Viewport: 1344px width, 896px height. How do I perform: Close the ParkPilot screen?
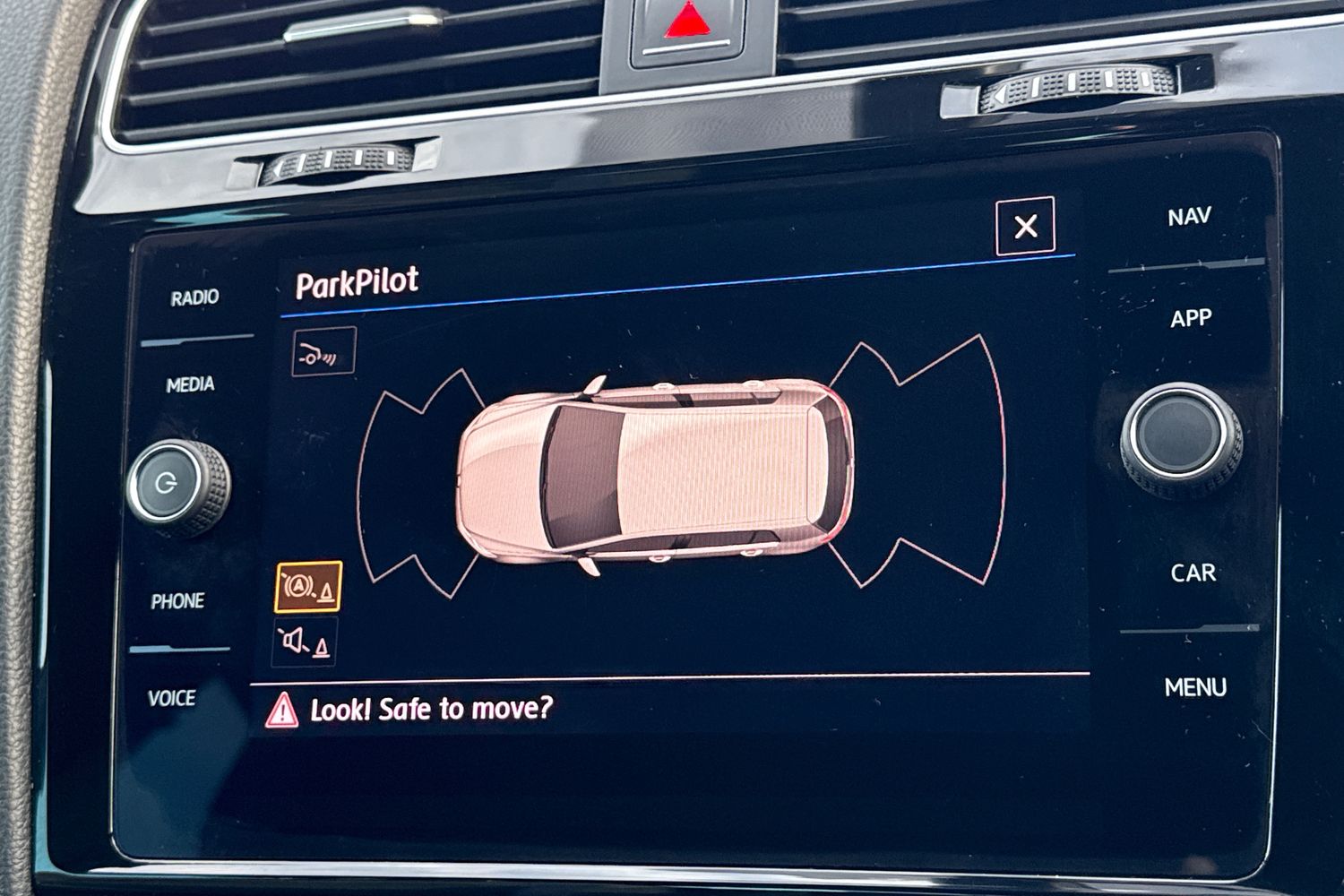click(x=1025, y=226)
